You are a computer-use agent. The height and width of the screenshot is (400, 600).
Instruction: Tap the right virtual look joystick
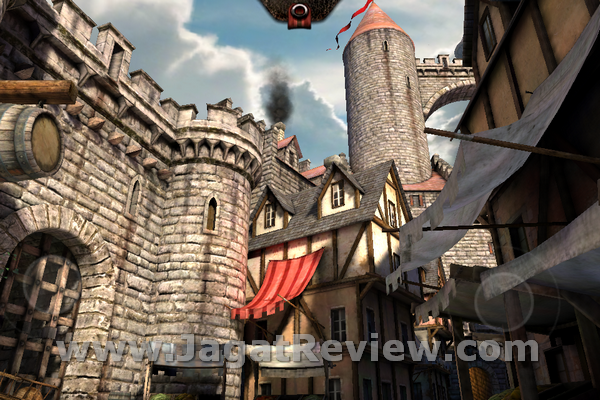[503, 302]
